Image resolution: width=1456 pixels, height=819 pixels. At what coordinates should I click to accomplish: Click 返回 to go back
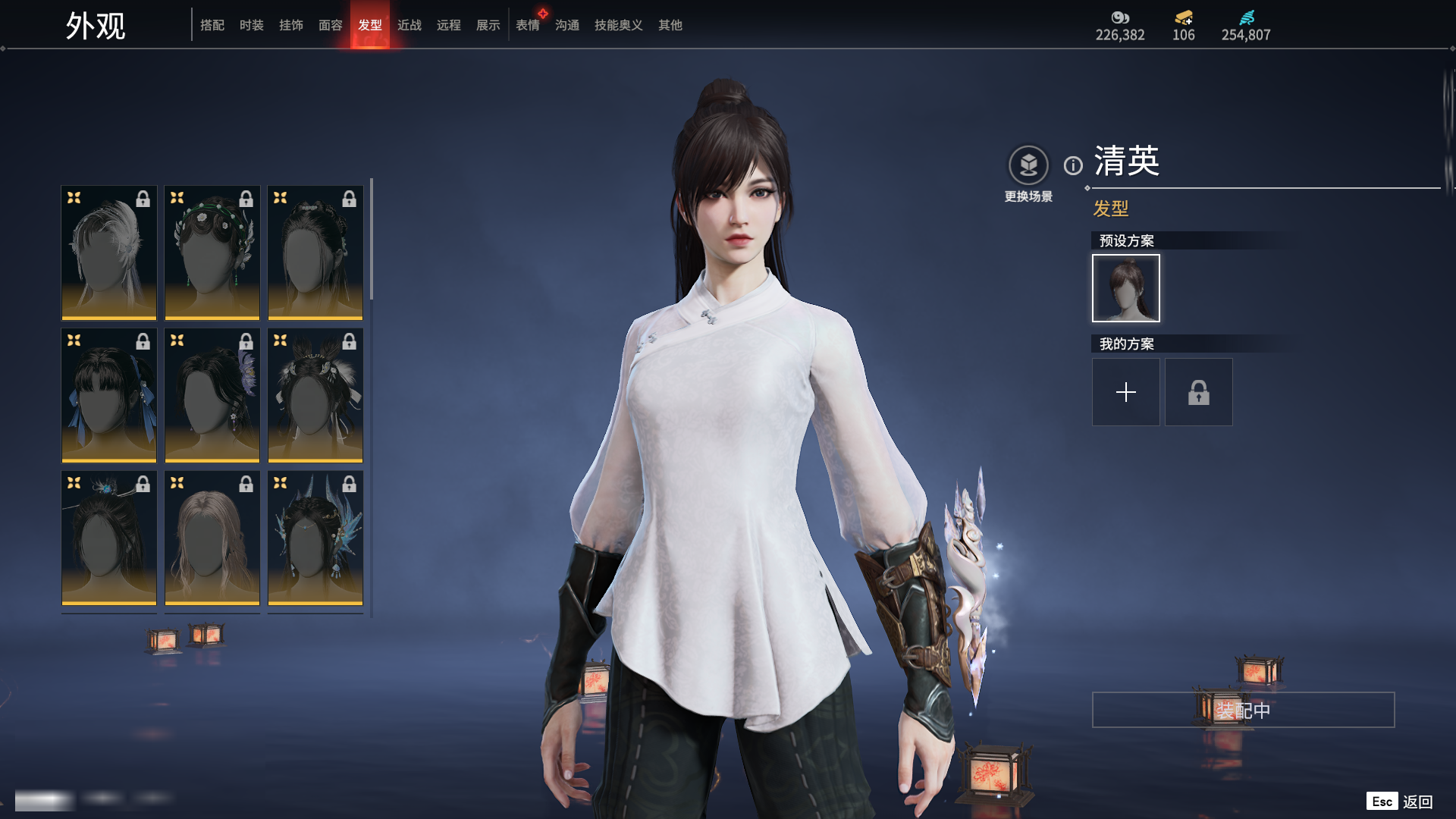1417,802
